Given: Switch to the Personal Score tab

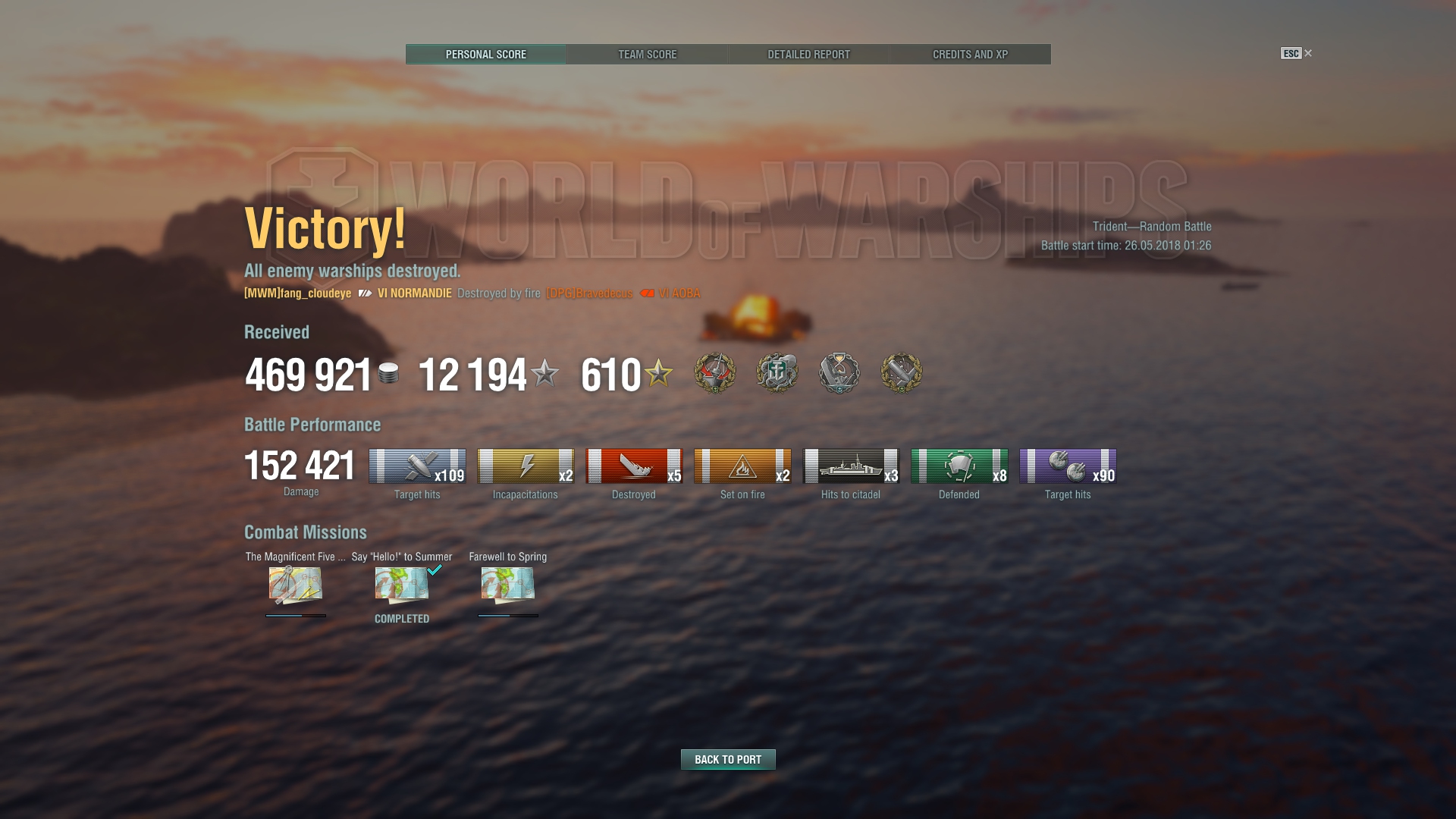Looking at the screenshot, I should click(485, 55).
